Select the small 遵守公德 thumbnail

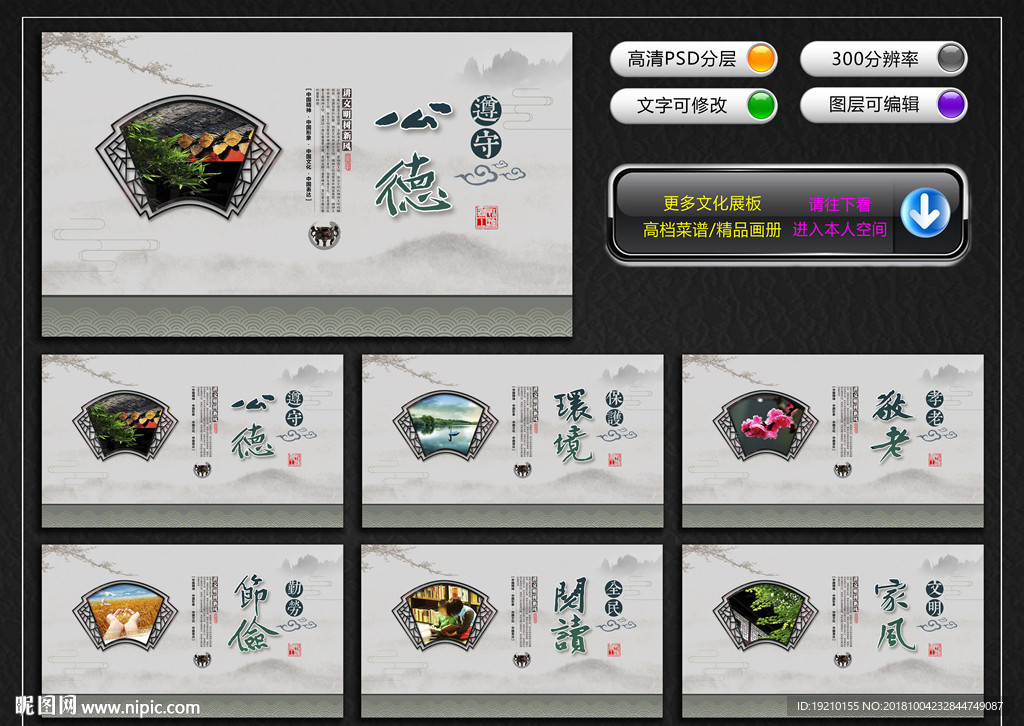(x=192, y=440)
